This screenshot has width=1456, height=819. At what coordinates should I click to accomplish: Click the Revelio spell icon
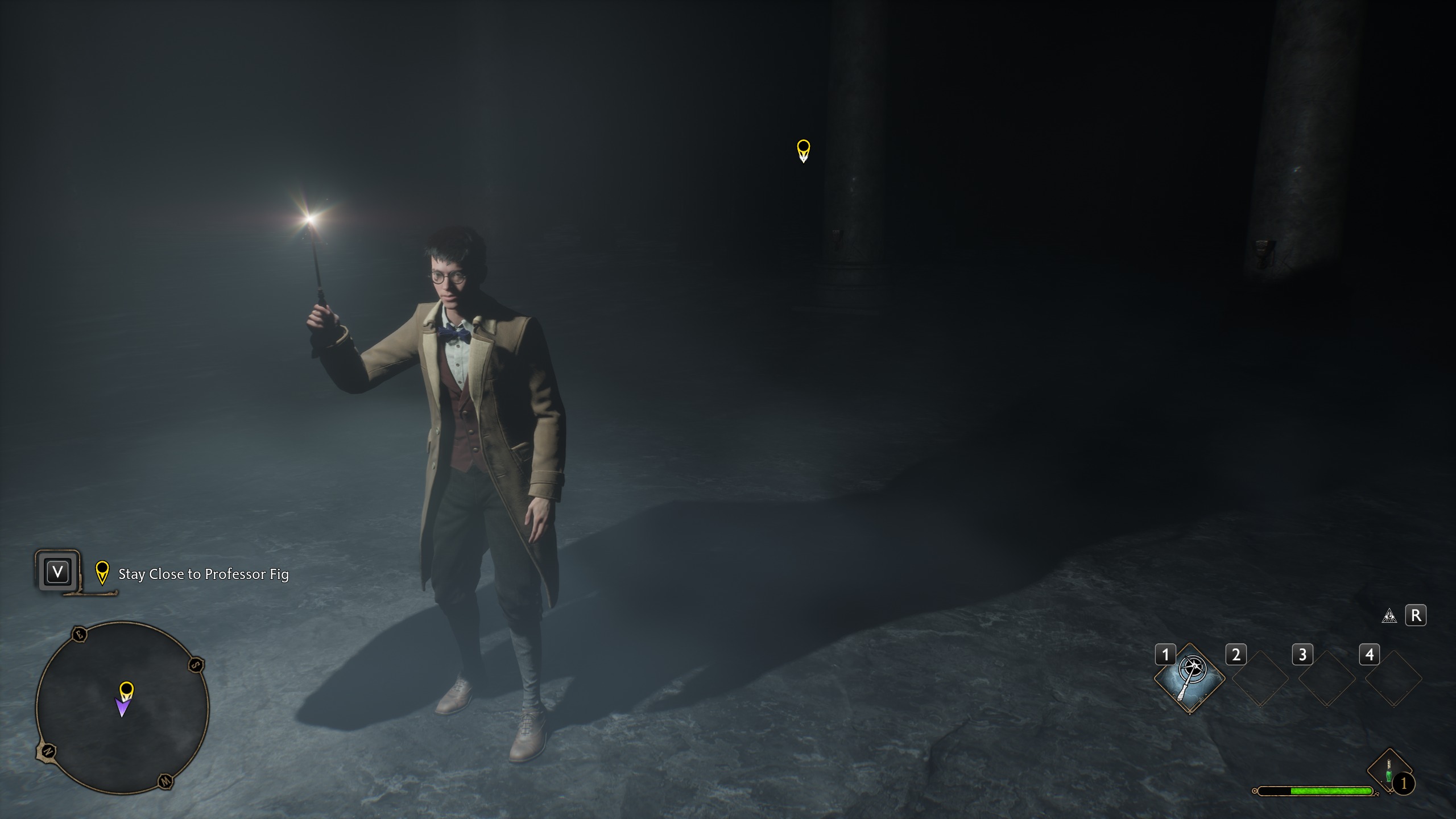point(1389,616)
